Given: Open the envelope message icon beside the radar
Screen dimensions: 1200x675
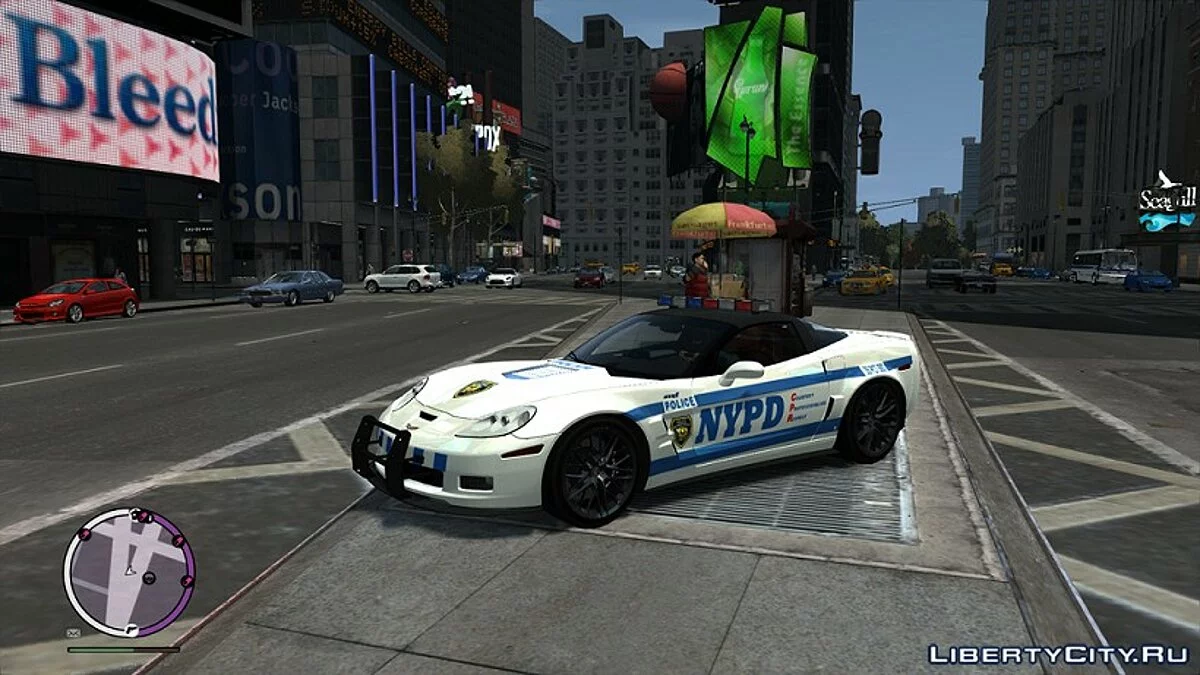Looking at the screenshot, I should (x=73, y=633).
